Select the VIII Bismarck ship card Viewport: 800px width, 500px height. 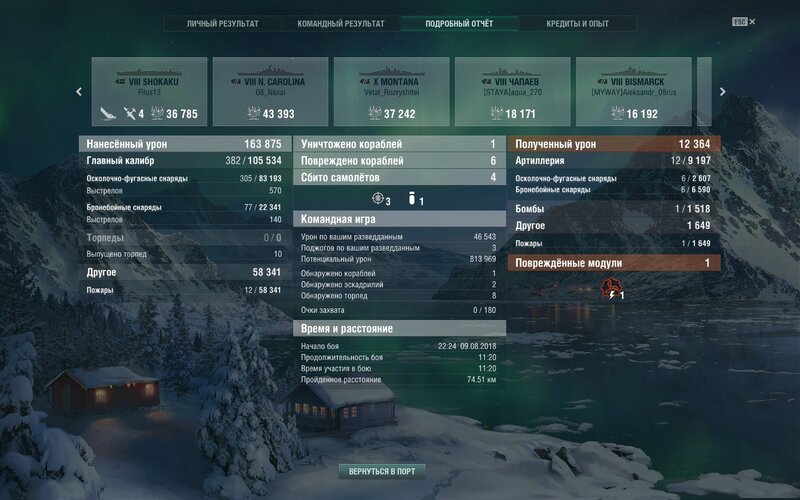point(635,91)
